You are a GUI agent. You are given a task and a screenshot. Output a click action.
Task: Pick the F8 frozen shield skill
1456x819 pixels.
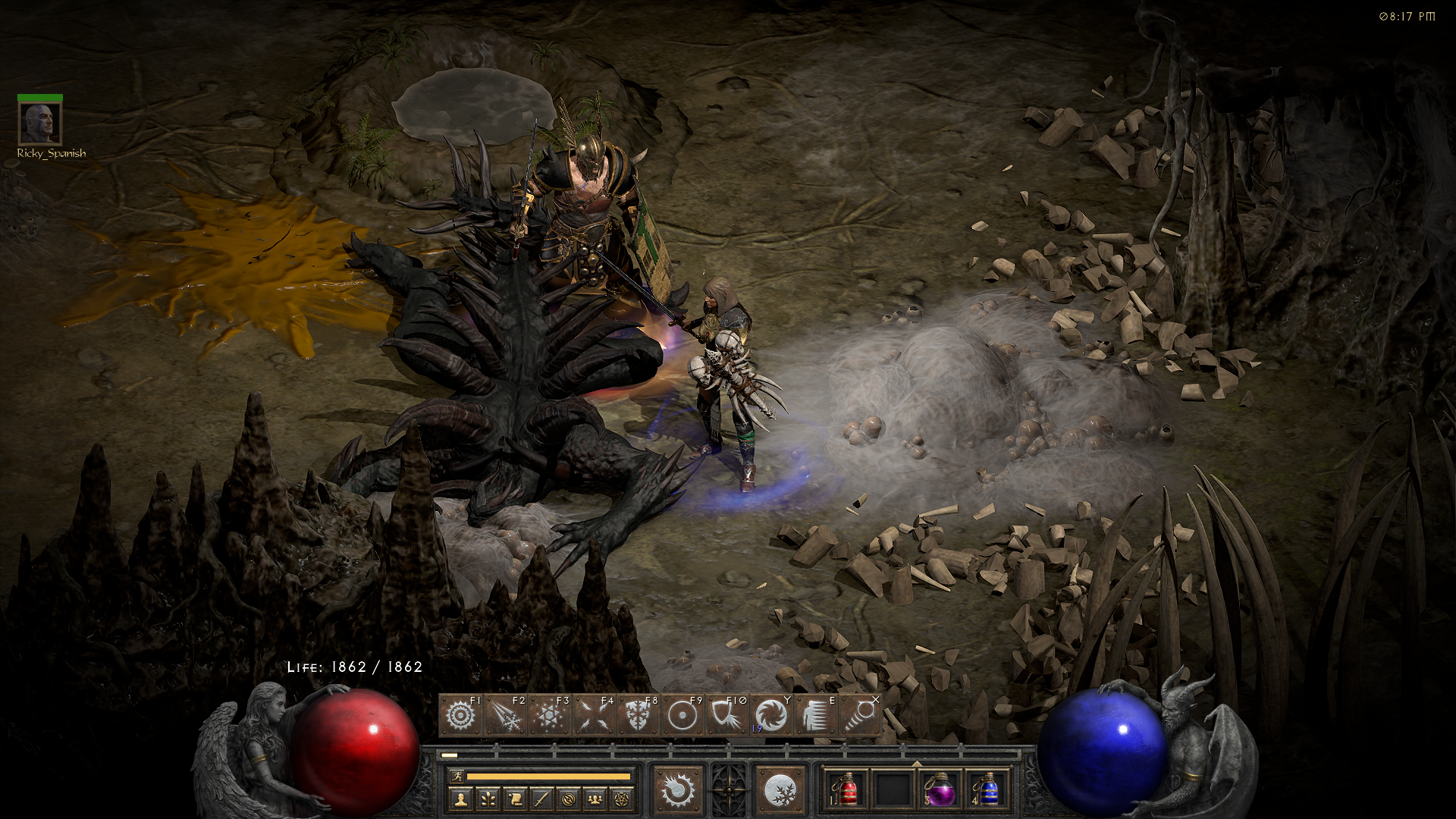(x=637, y=716)
